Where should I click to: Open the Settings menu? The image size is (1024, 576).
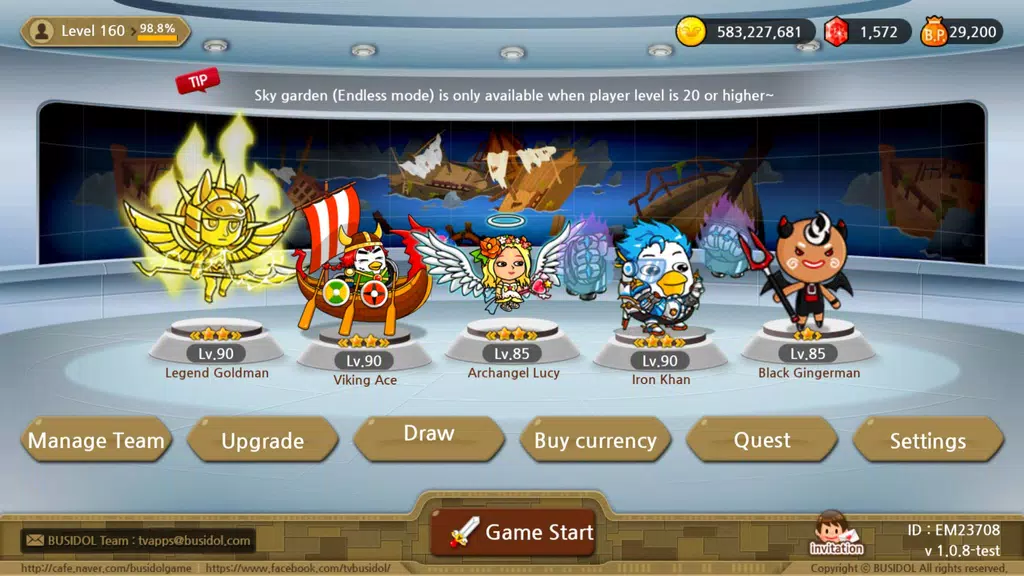pos(928,441)
